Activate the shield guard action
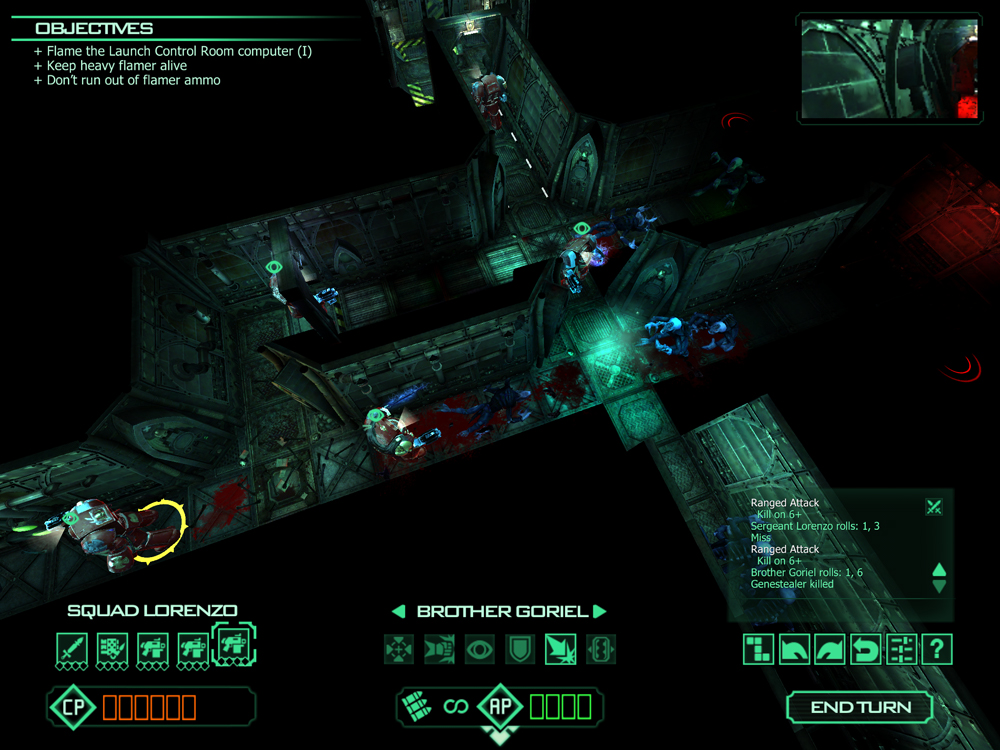Viewport: 1000px width, 750px height. click(x=519, y=650)
